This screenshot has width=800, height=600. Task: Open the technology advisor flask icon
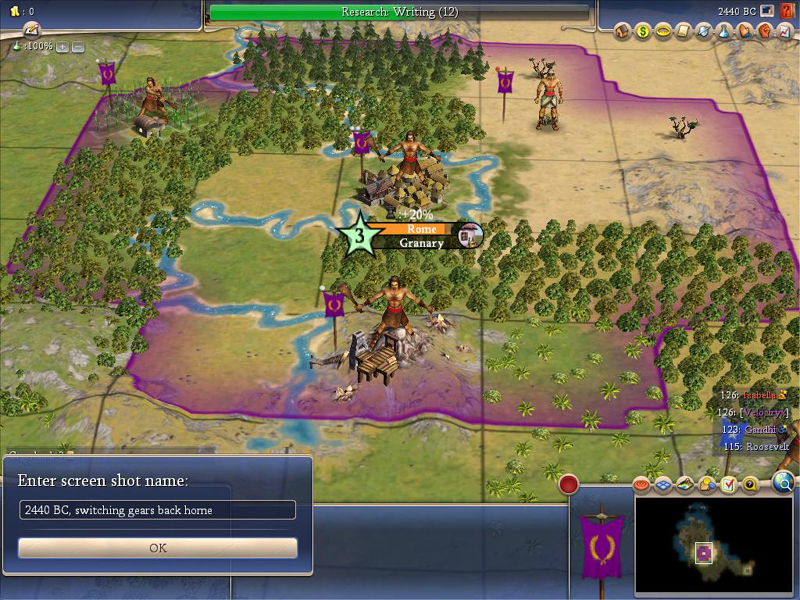(704, 31)
